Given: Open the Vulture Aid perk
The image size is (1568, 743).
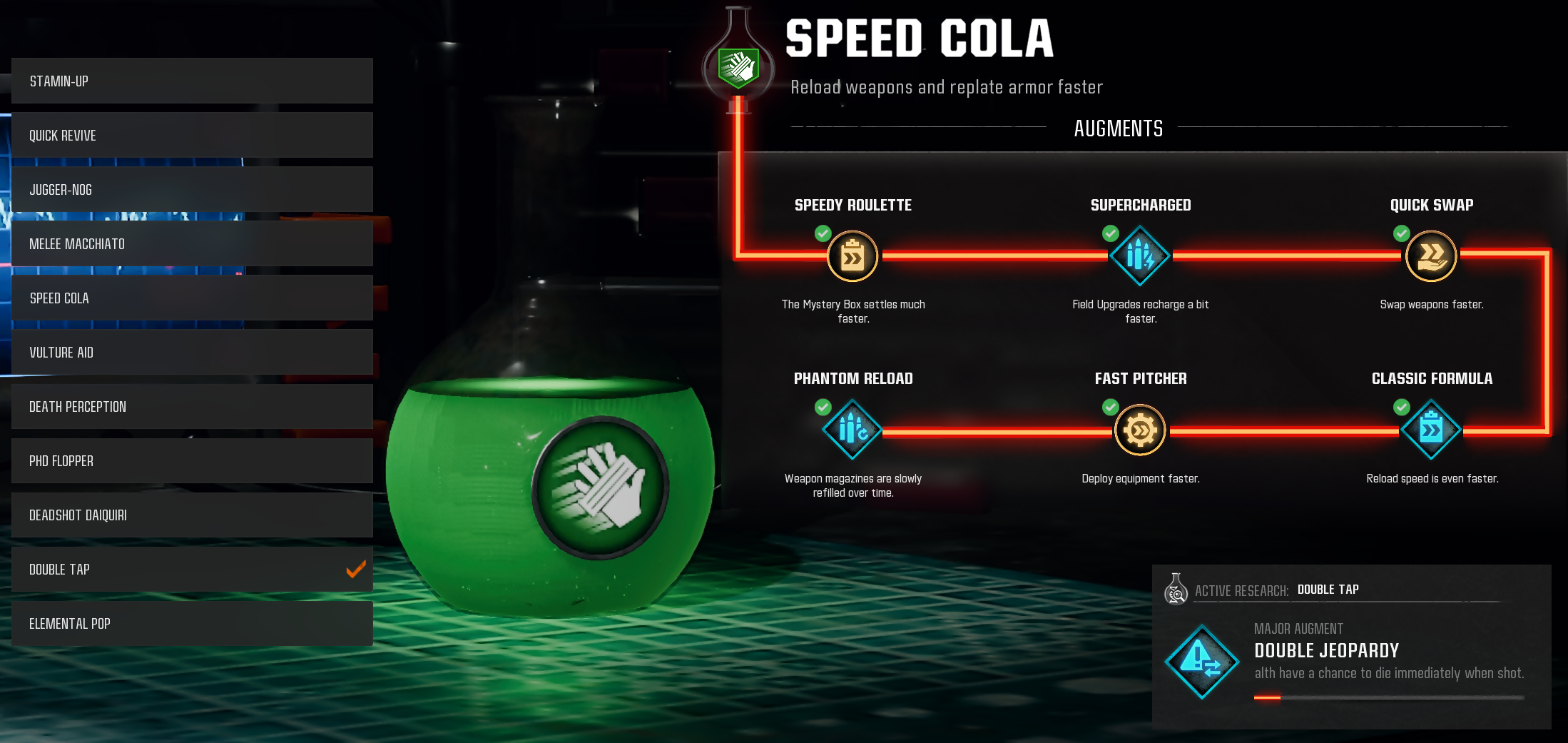Looking at the screenshot, I should point(192,352).
